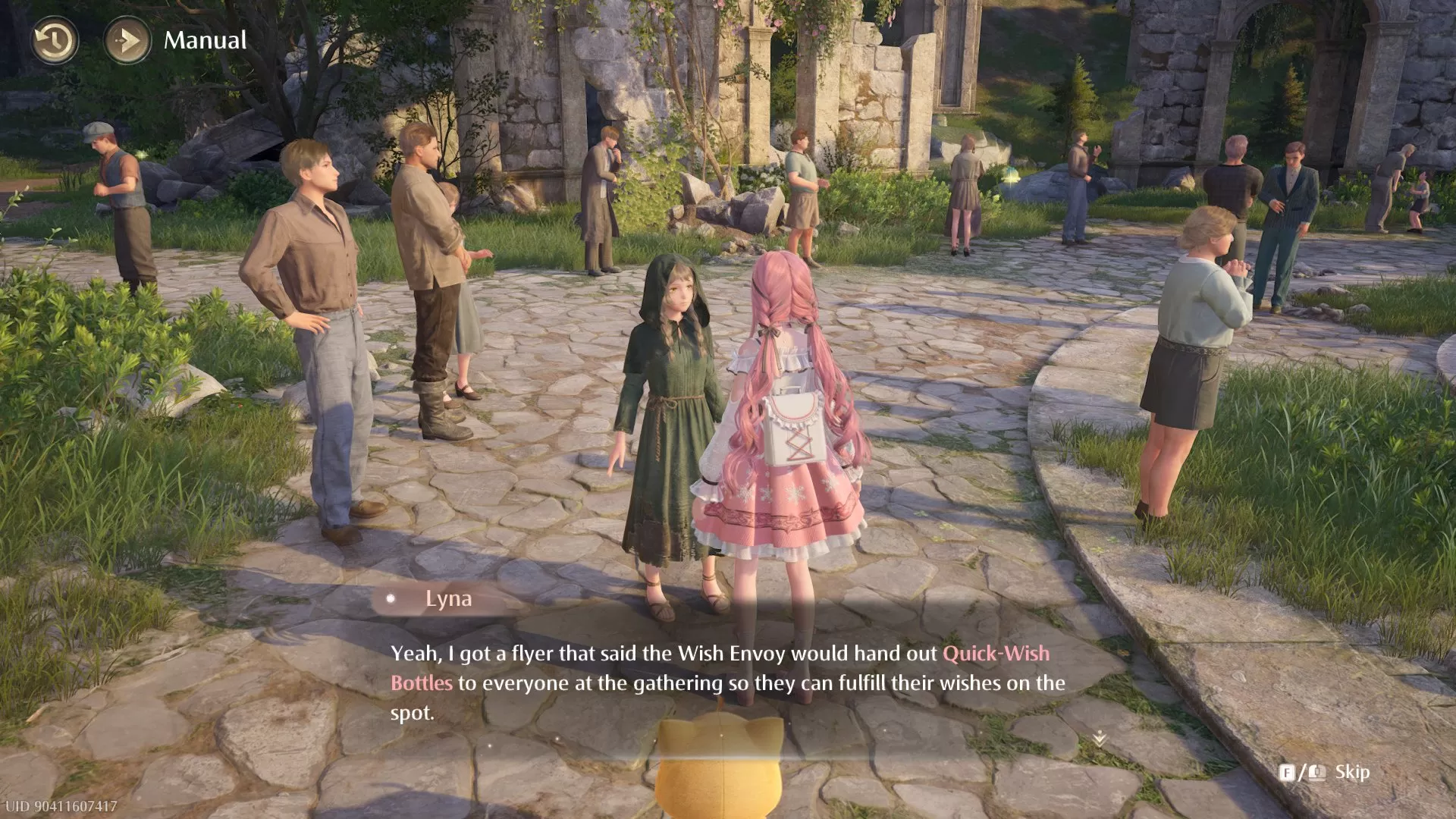Toggle the Manual dialogue mode
Screen dimensions: 1456x819
pos(205,40)
